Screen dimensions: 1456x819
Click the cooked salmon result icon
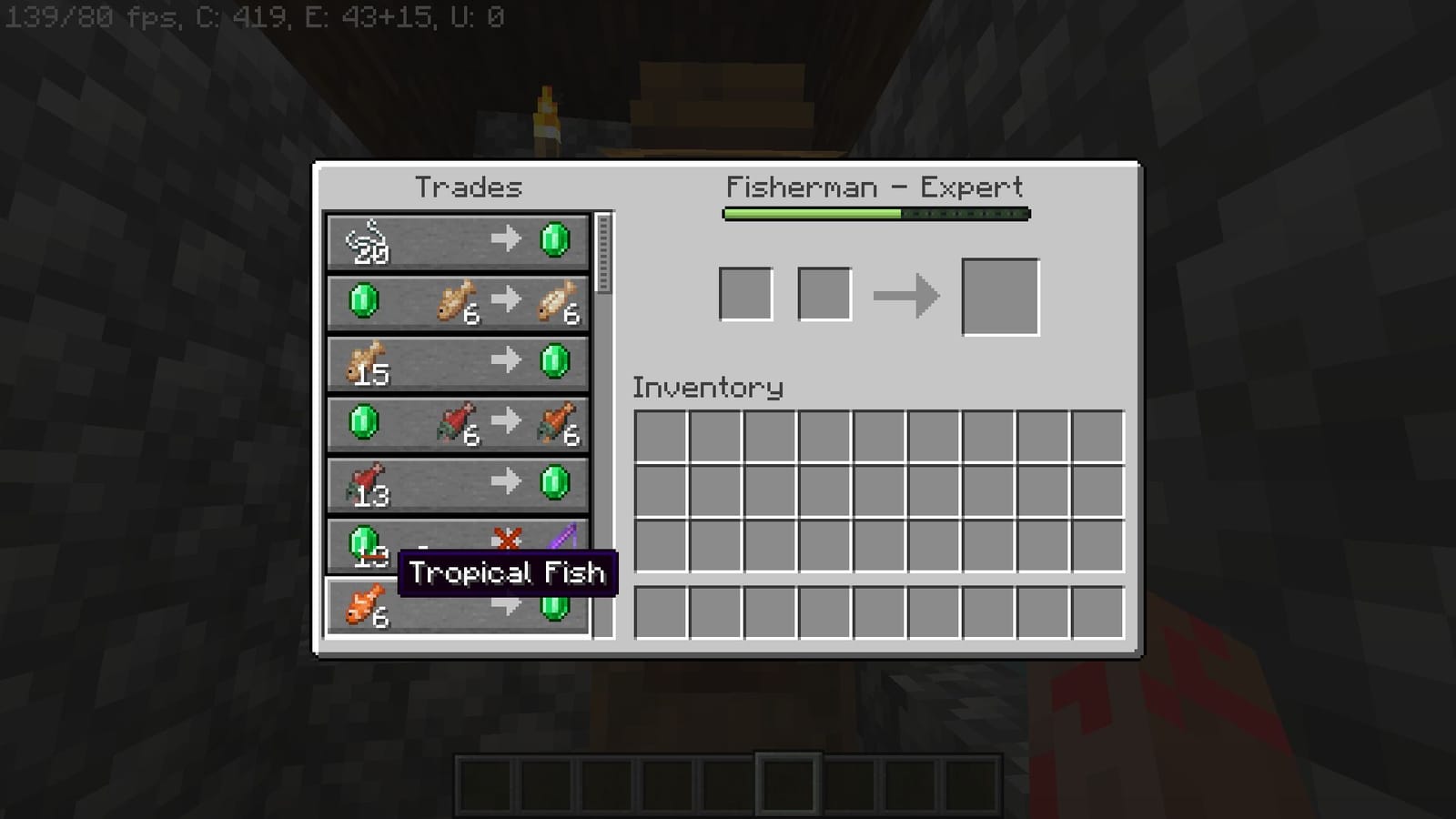point(558,423)
